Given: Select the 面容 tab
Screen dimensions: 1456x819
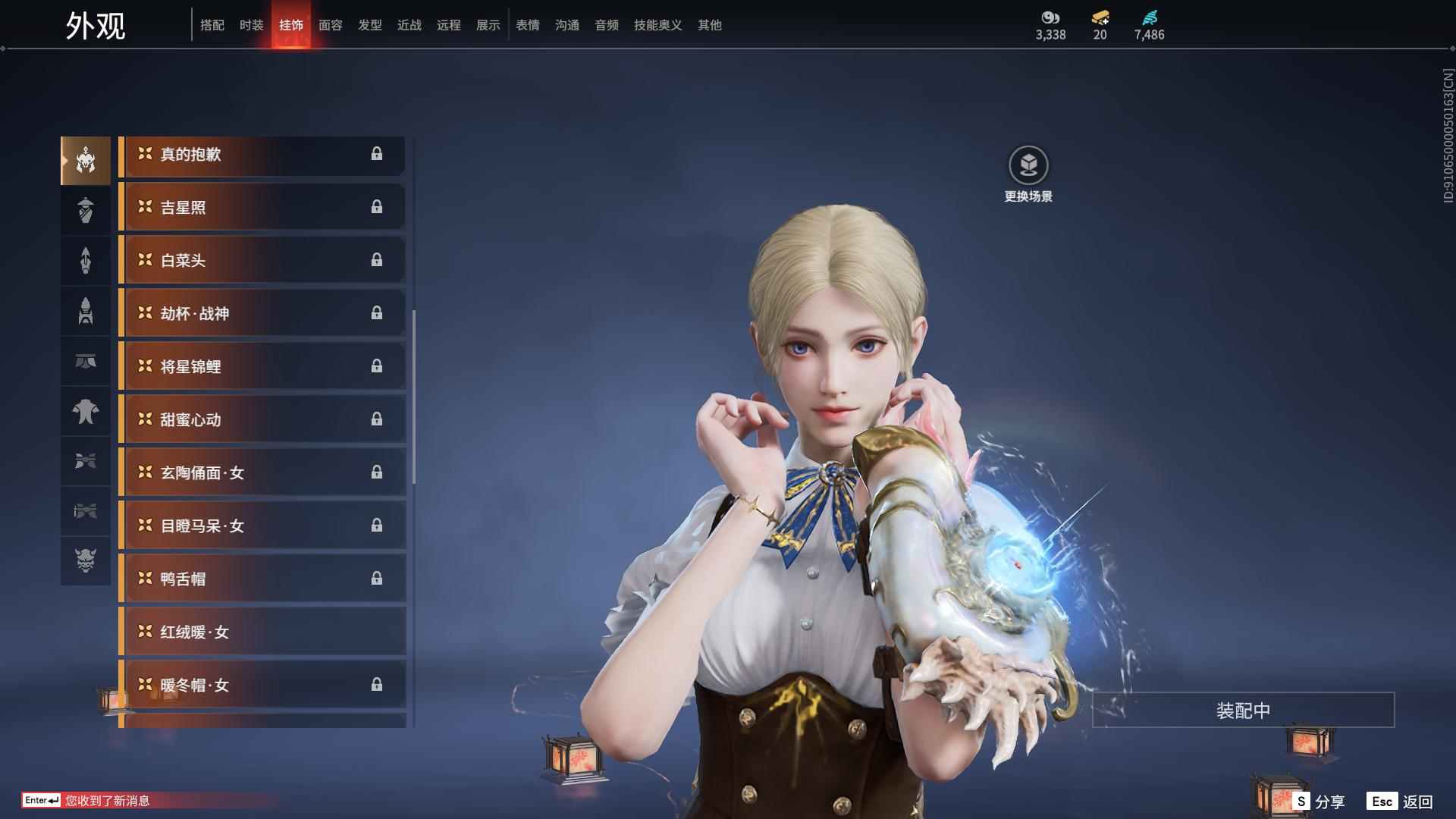Looking at the screenshot, I should pyautogui.click(x=331, y=25).
